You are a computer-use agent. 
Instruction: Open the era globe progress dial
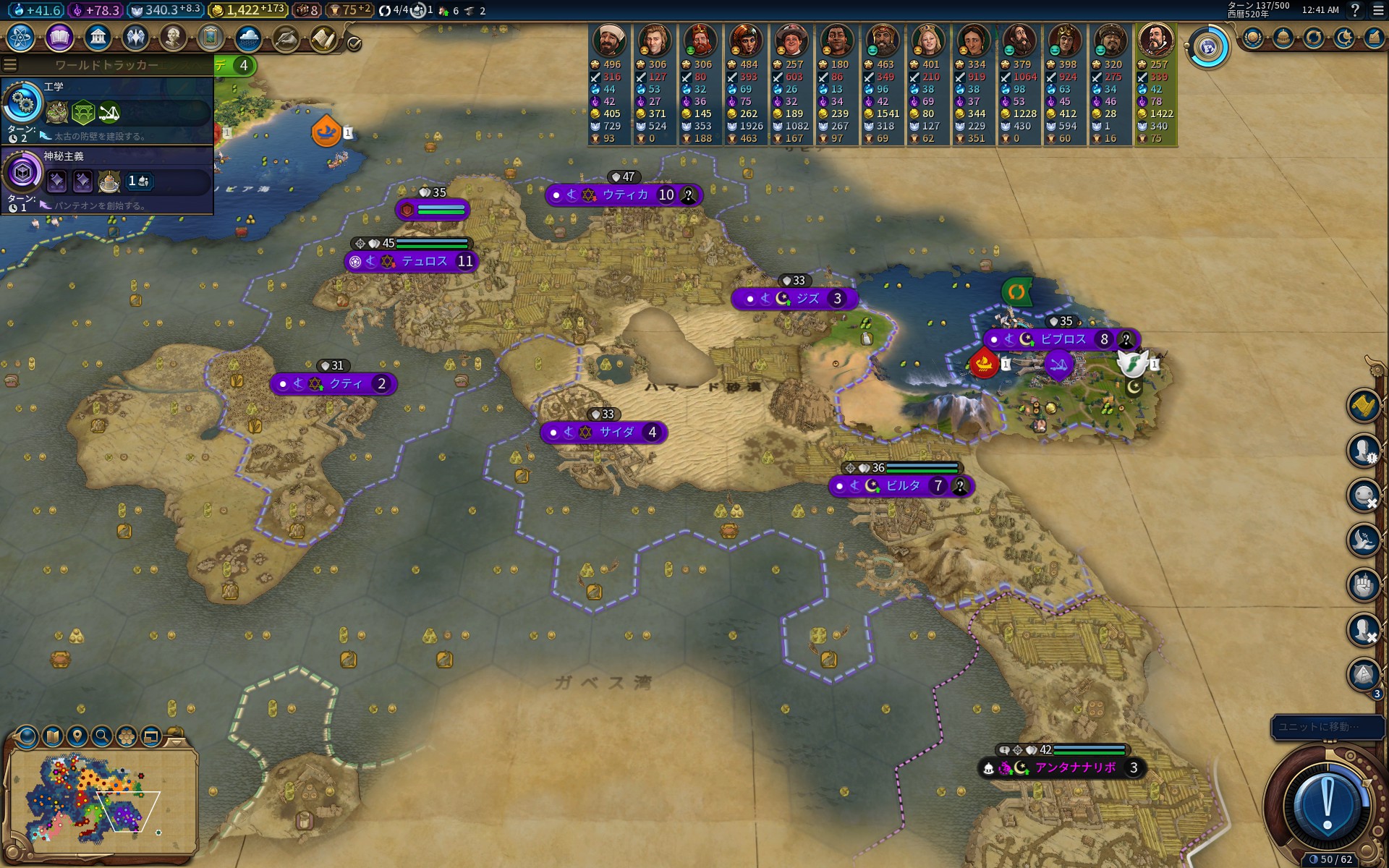1207,48
